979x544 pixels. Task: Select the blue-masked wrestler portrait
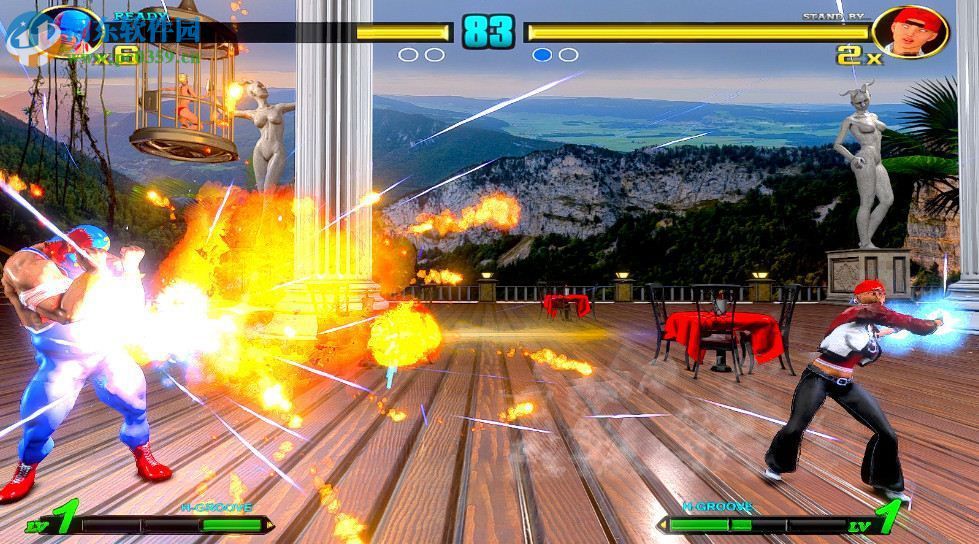click(66, 31)
